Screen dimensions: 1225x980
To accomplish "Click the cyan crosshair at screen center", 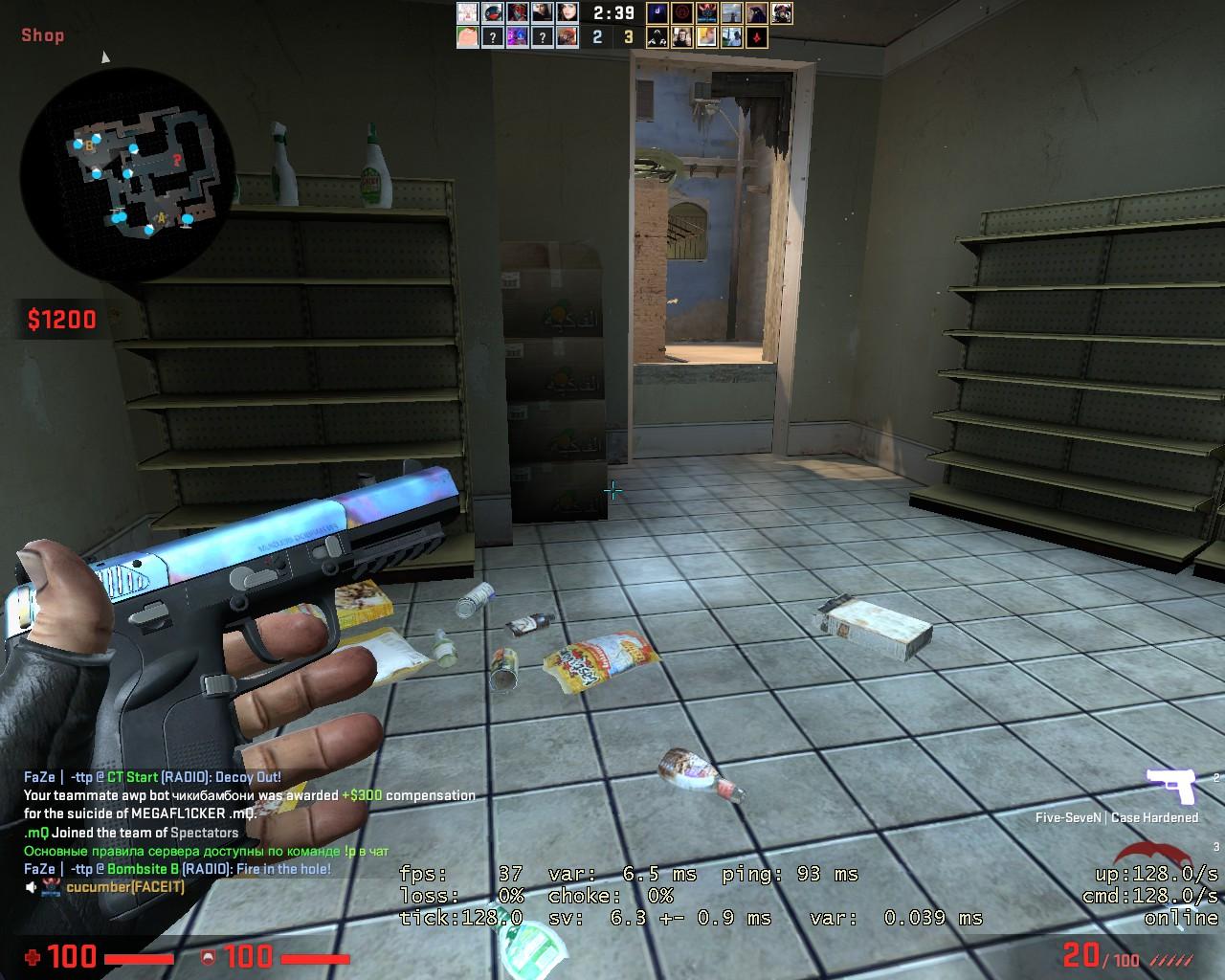I will coord(612,490).
